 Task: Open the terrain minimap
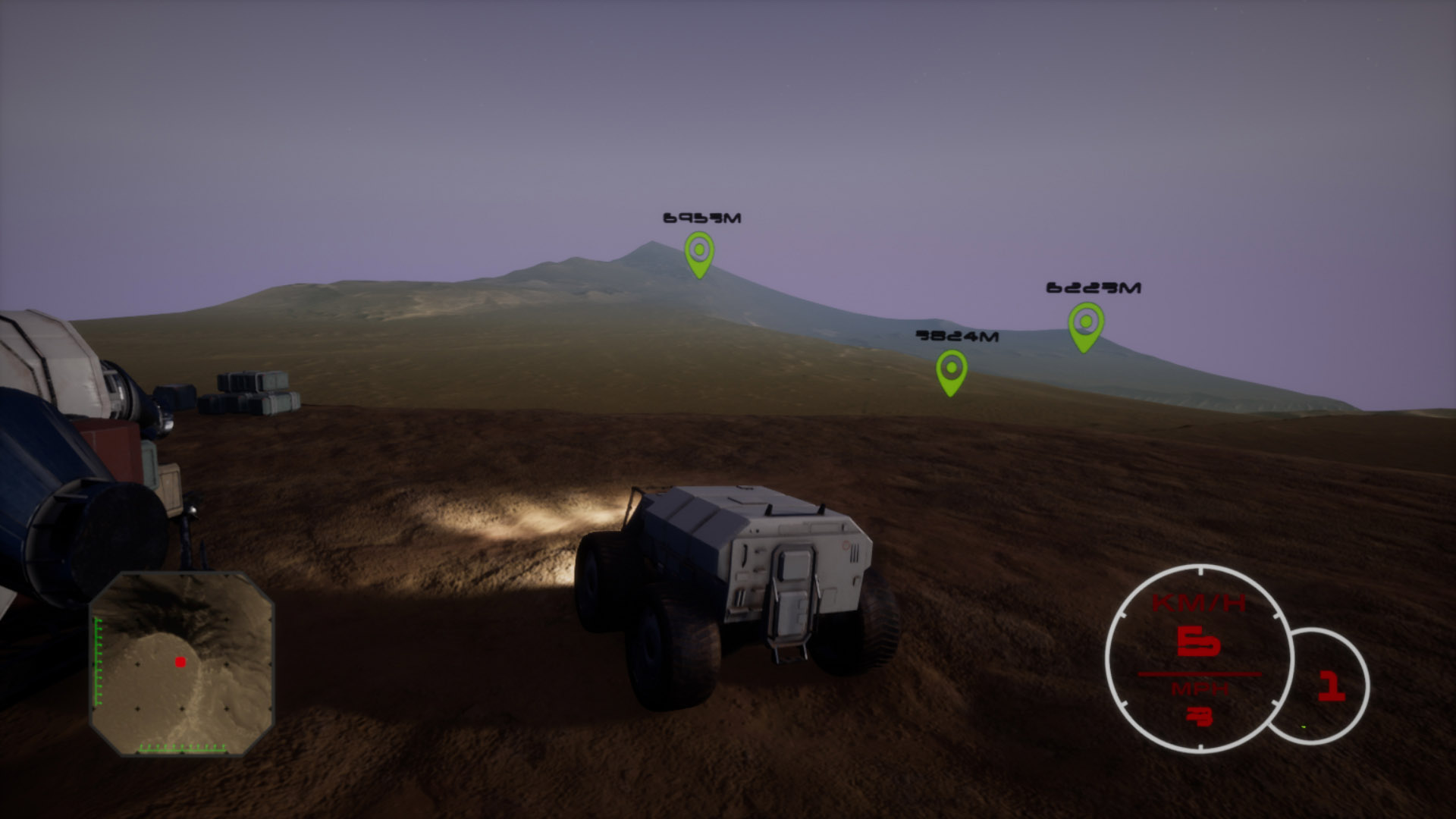tap(181, 664)
